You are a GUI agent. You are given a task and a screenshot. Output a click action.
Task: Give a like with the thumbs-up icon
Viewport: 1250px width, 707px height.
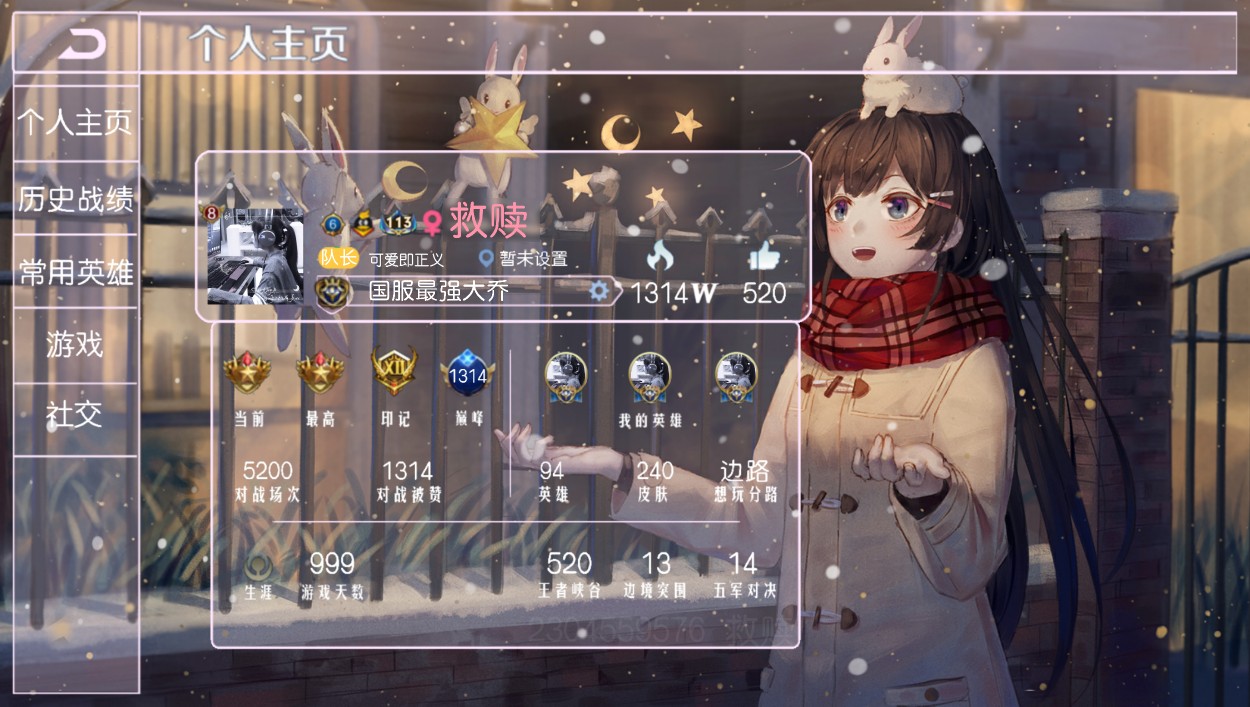click(x=764, y=258)
